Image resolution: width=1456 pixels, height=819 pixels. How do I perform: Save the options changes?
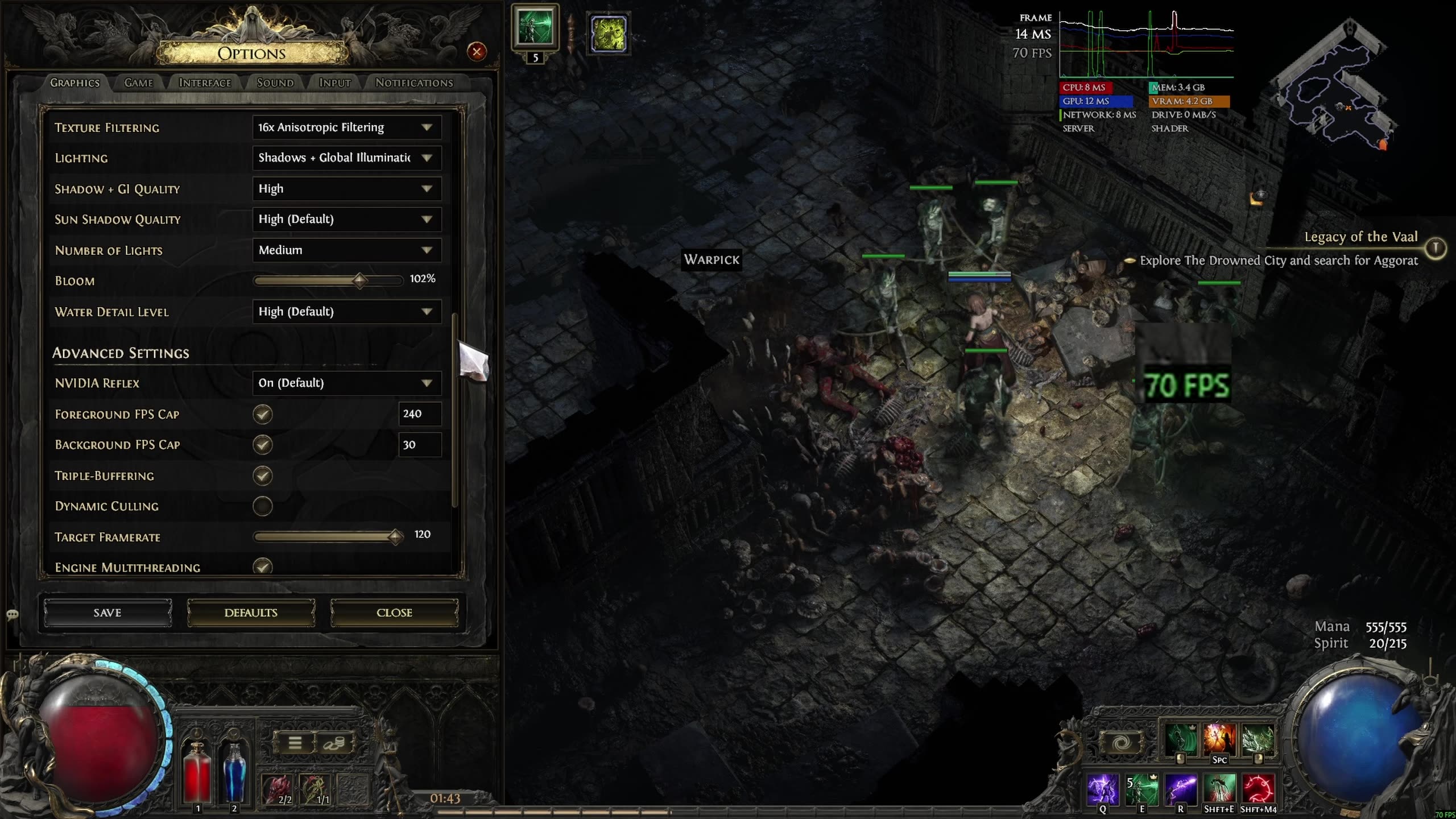[x=107, y=613]
